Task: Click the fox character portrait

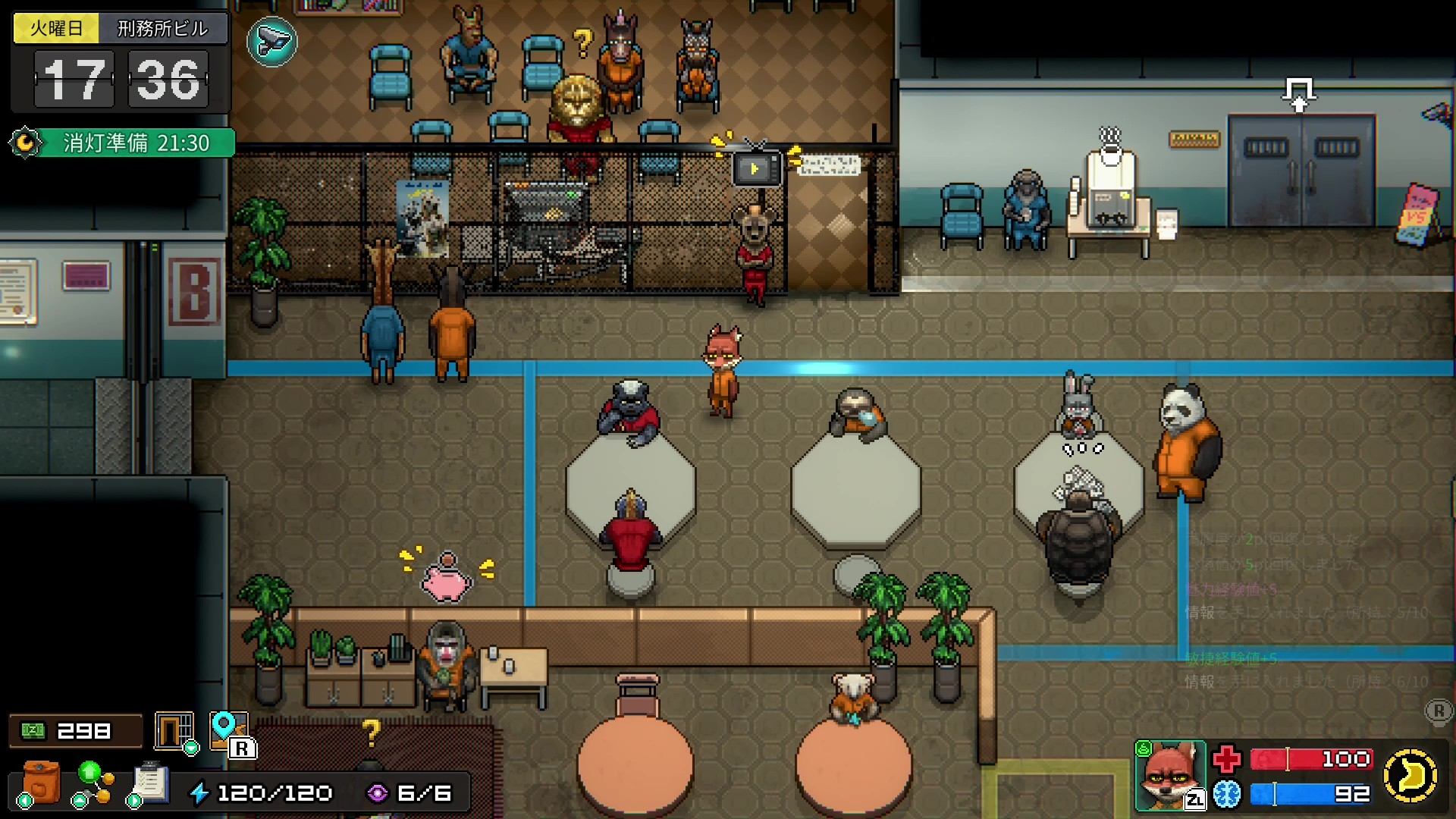Action: point(1170,776)
